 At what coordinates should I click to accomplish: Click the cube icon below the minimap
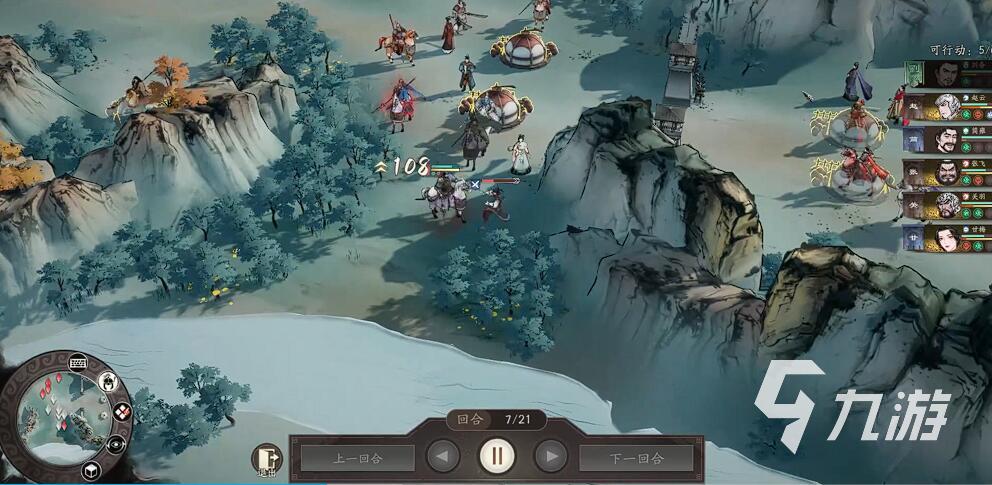[x=89, y=469]
